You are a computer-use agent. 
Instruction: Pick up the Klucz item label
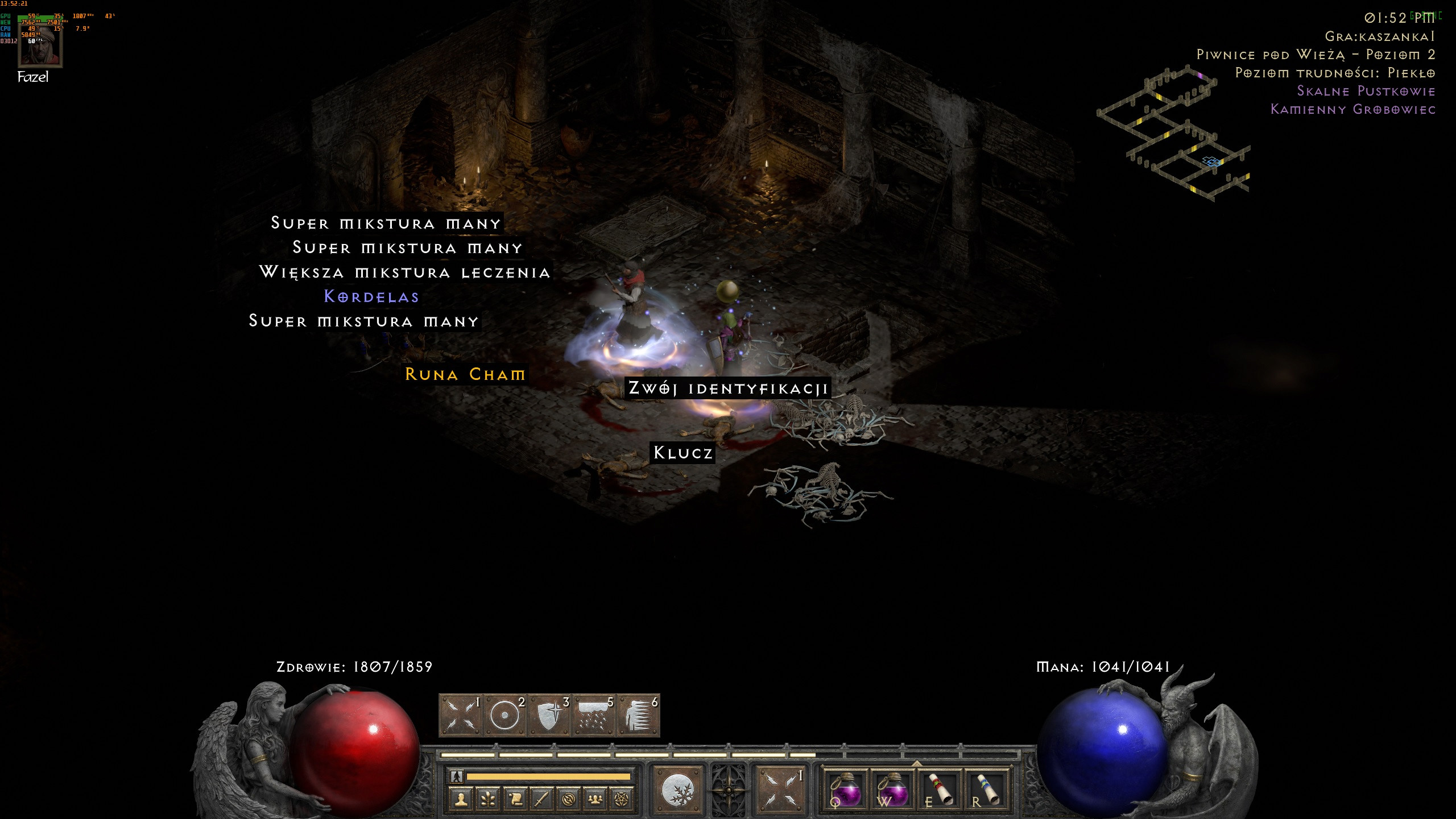682,453
